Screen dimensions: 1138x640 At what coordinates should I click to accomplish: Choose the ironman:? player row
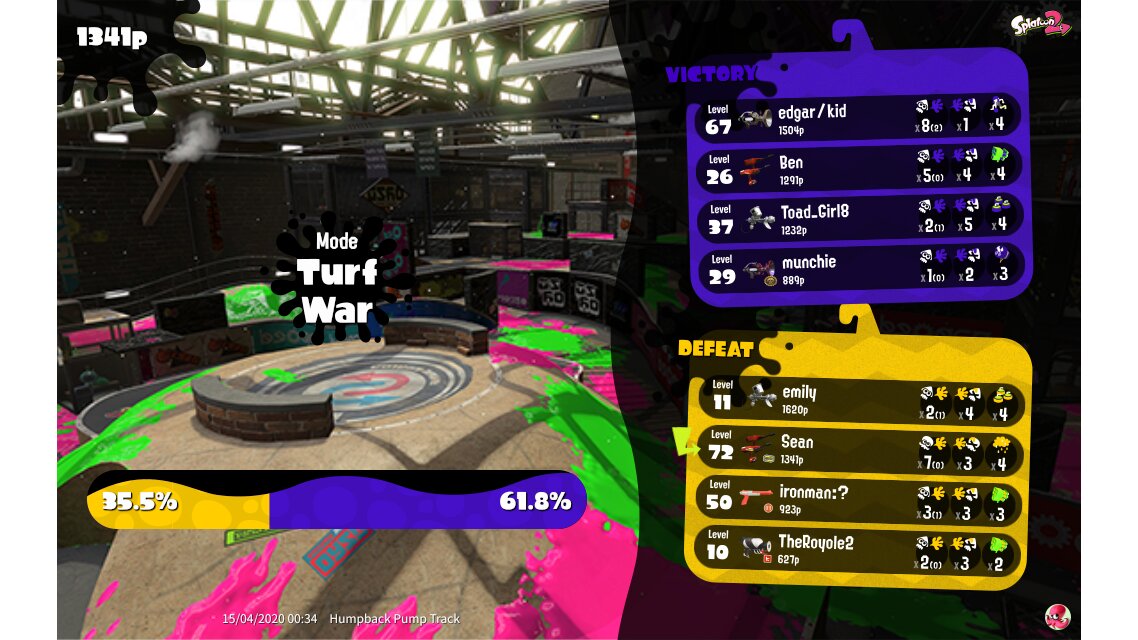(x=858, y=499)
